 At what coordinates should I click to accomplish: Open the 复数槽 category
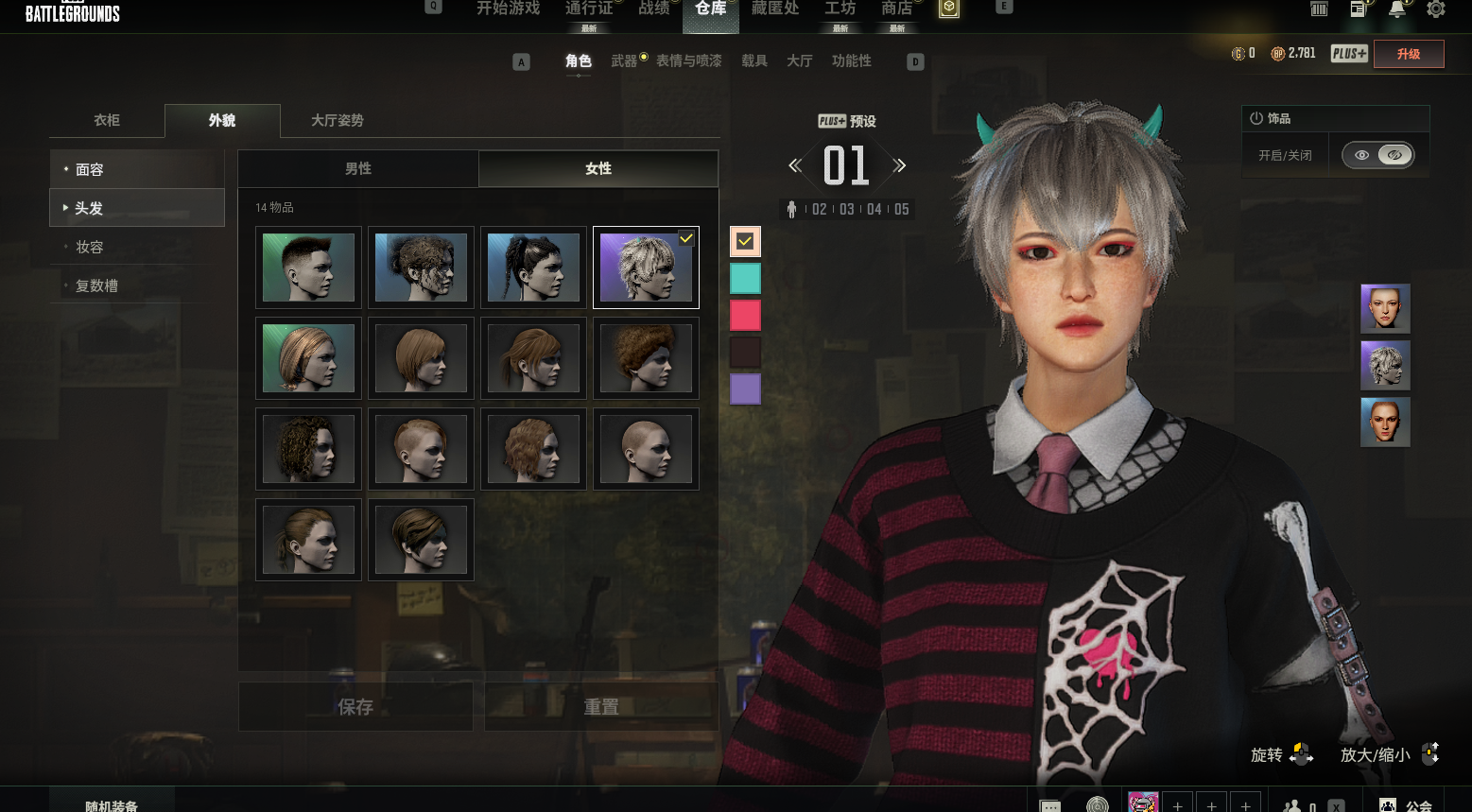coord(136,285)
